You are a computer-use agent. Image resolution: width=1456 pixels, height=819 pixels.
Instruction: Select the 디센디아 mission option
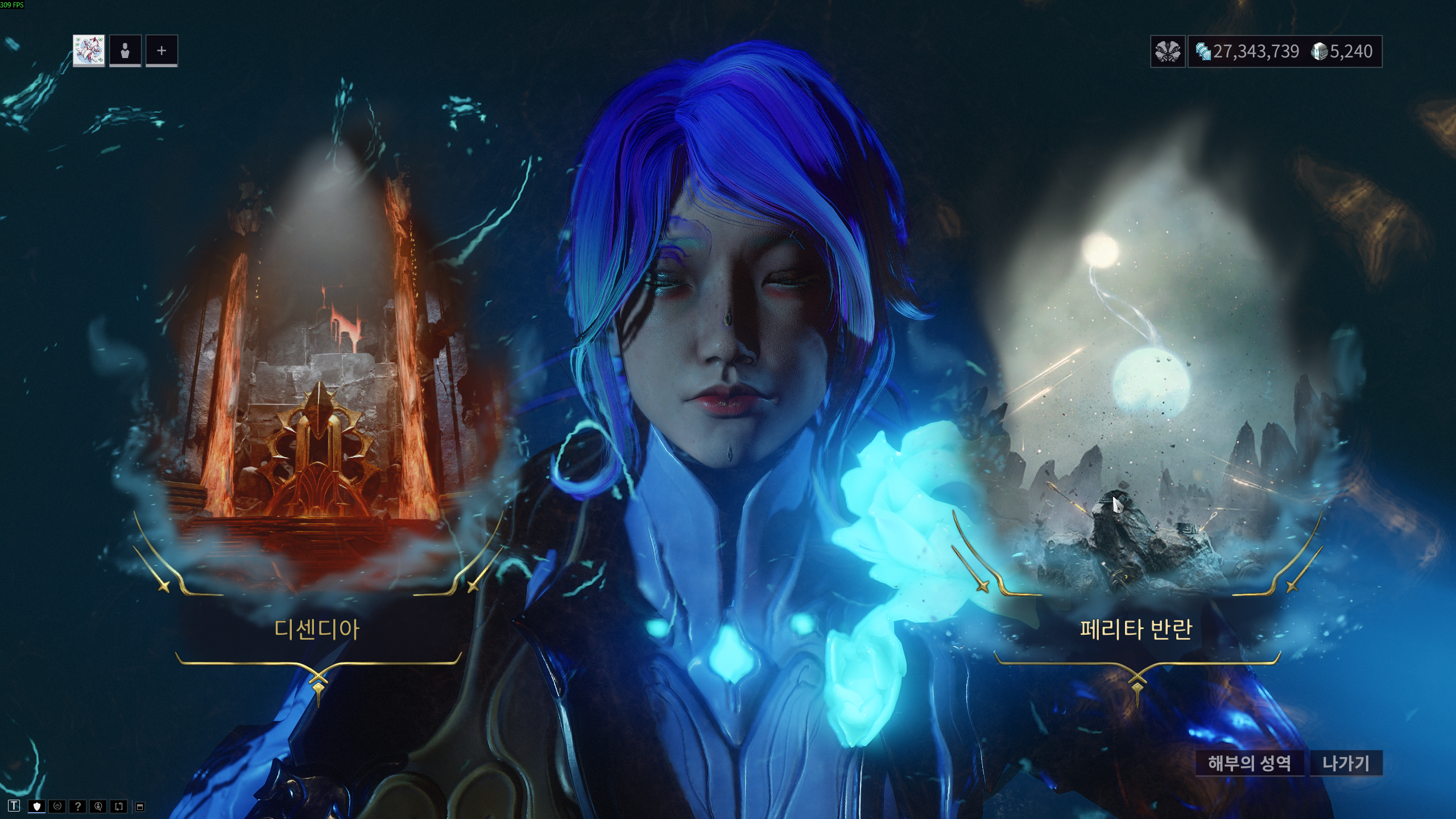click(317, 629)
